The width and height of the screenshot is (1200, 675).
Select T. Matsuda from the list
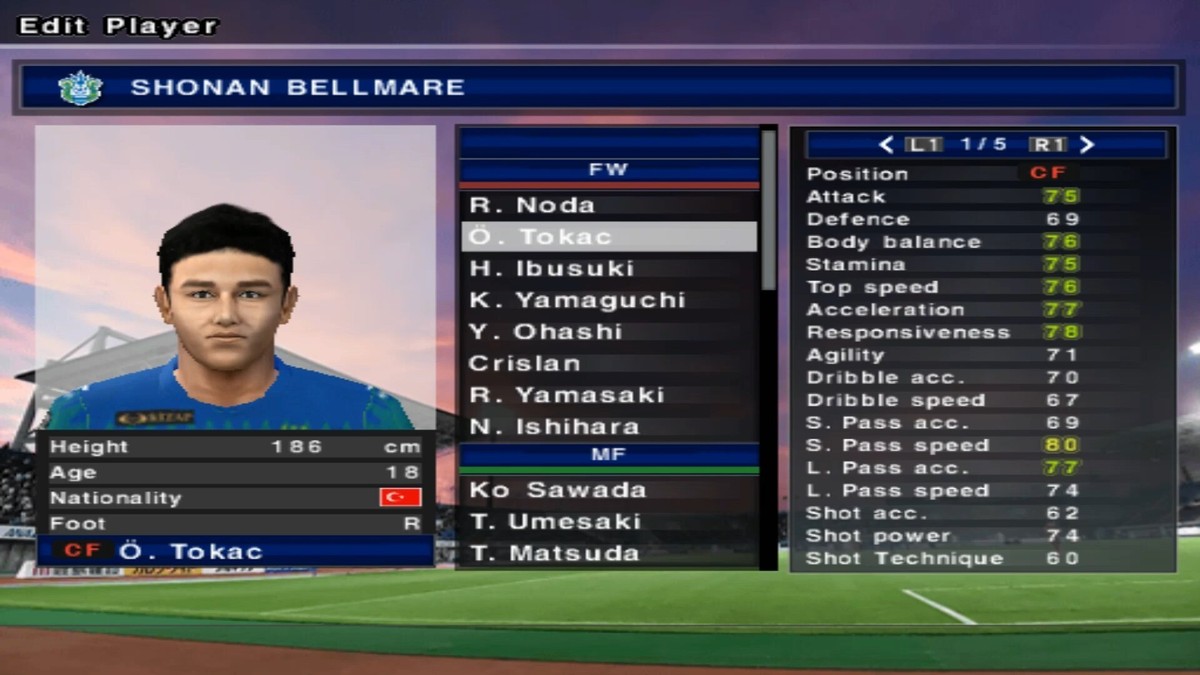tap(608, 553)
